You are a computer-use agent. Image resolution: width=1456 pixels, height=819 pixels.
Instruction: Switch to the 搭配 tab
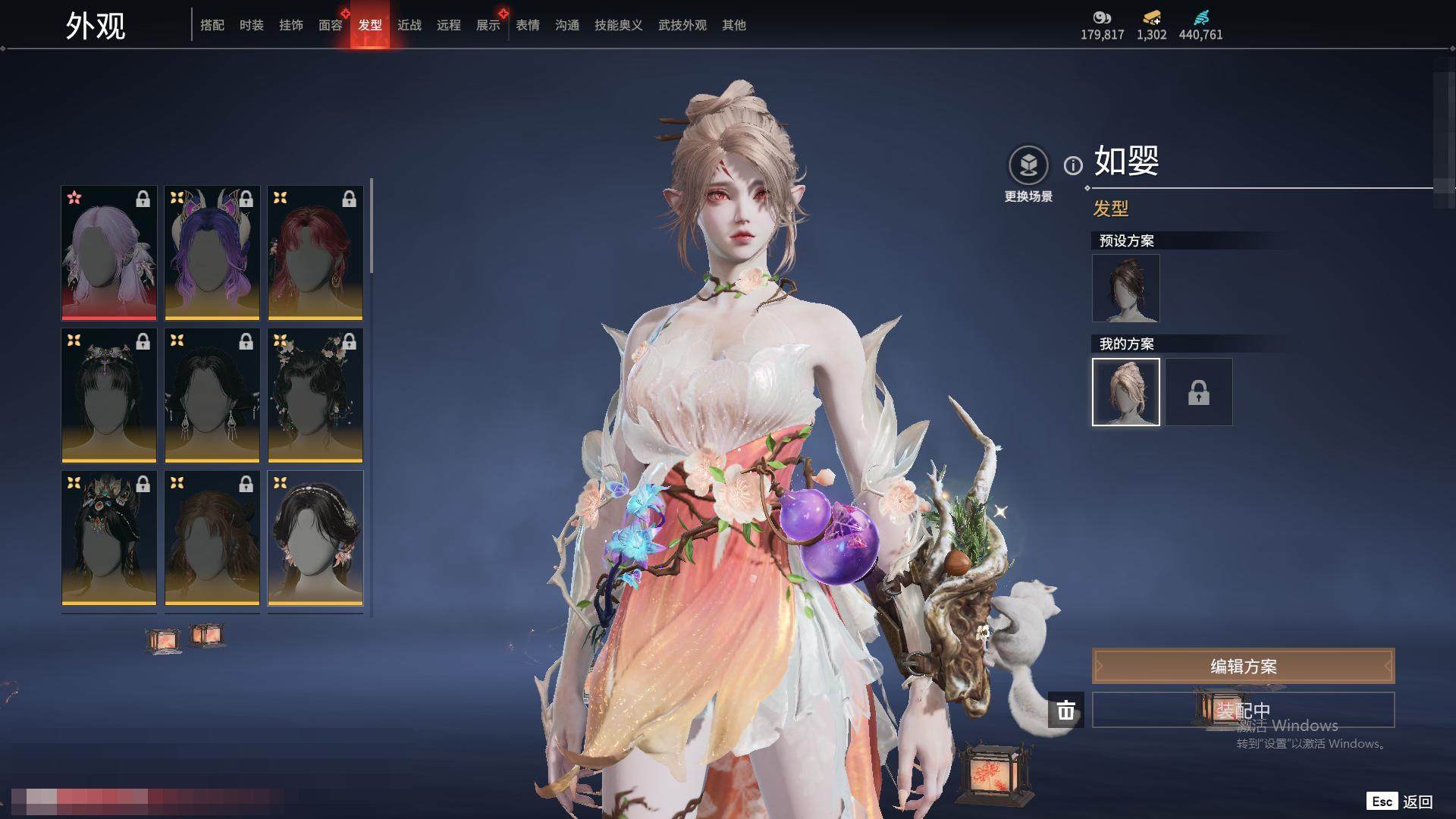(x=212, y=25)
